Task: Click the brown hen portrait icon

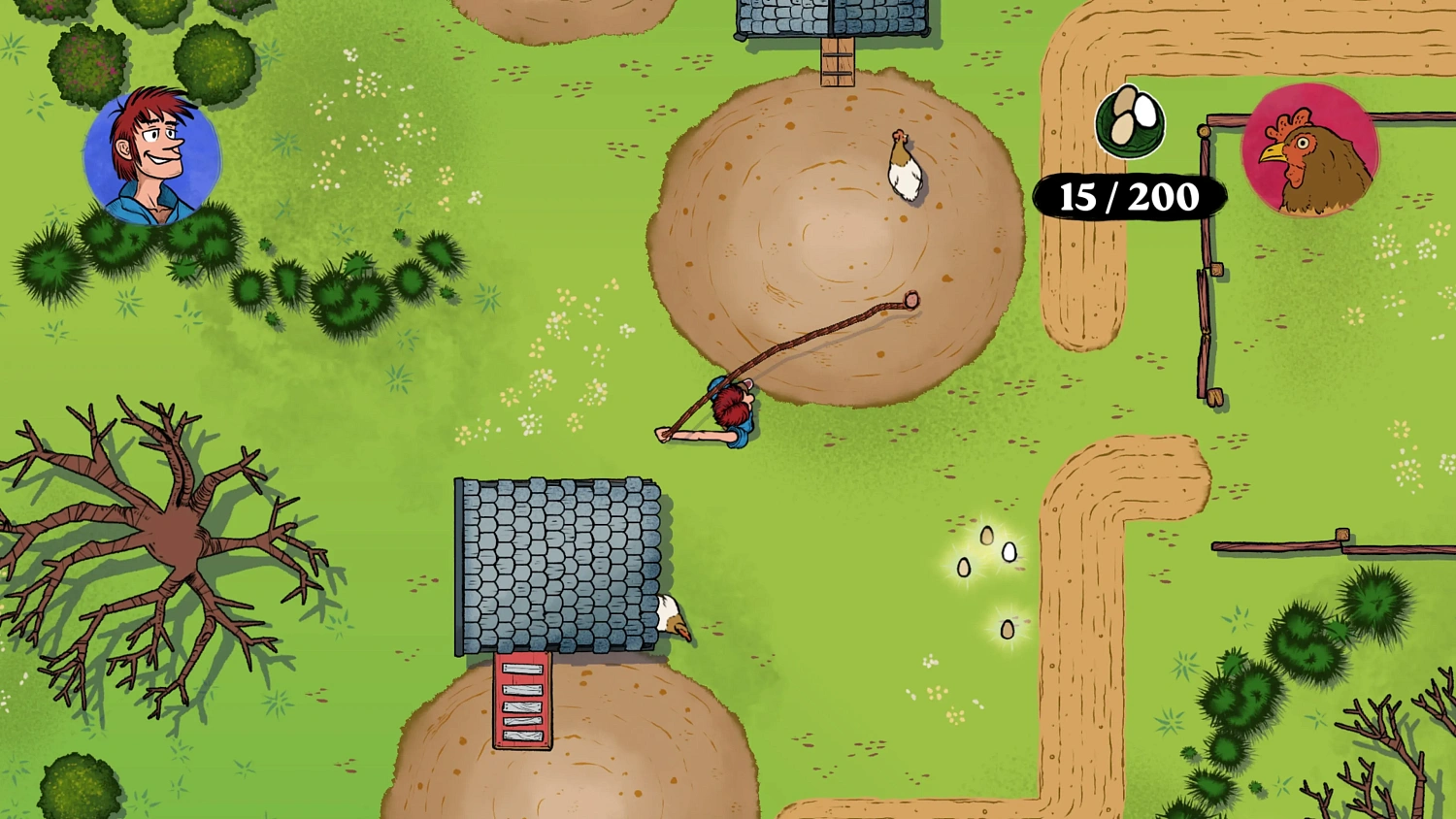Action: pos(1310,150)
